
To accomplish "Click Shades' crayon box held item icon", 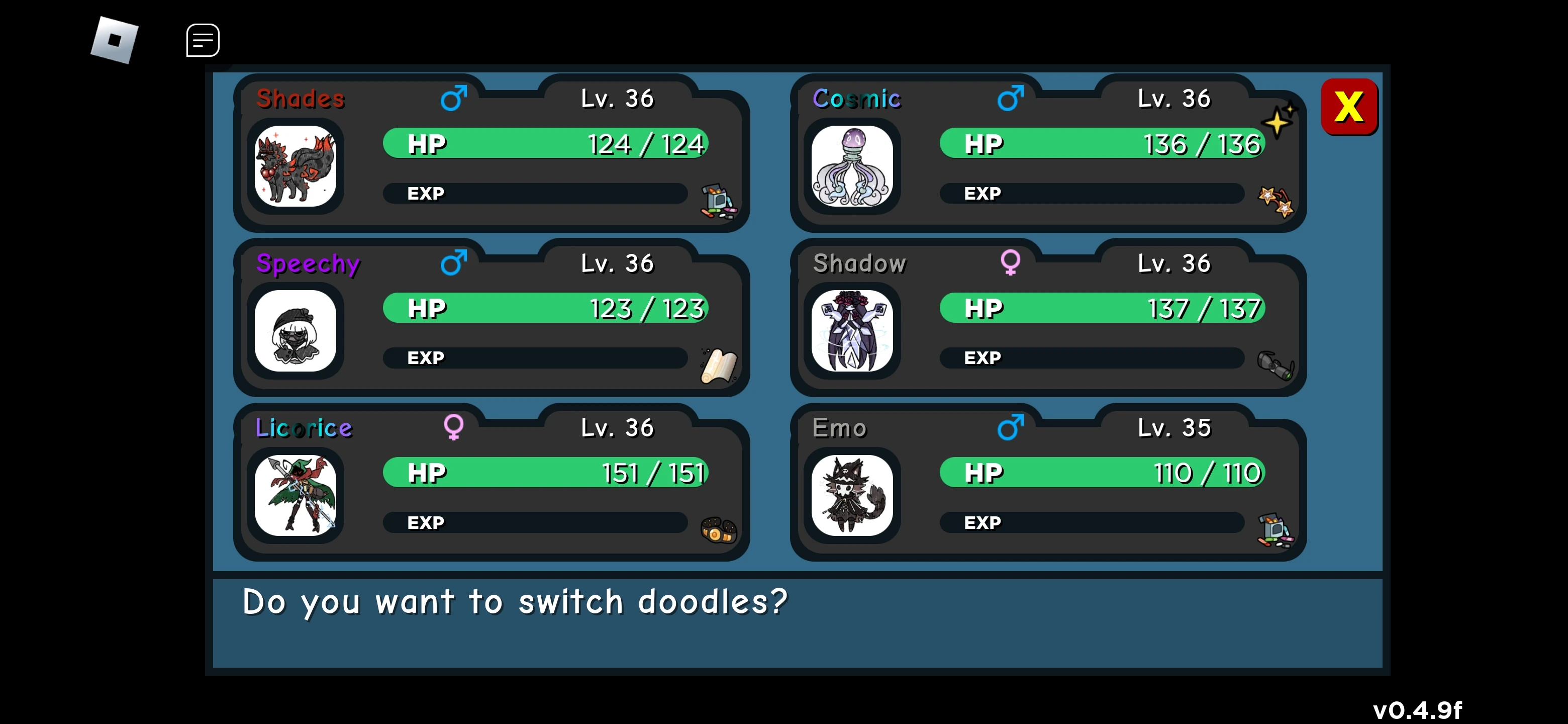I will tap(718, 201).
